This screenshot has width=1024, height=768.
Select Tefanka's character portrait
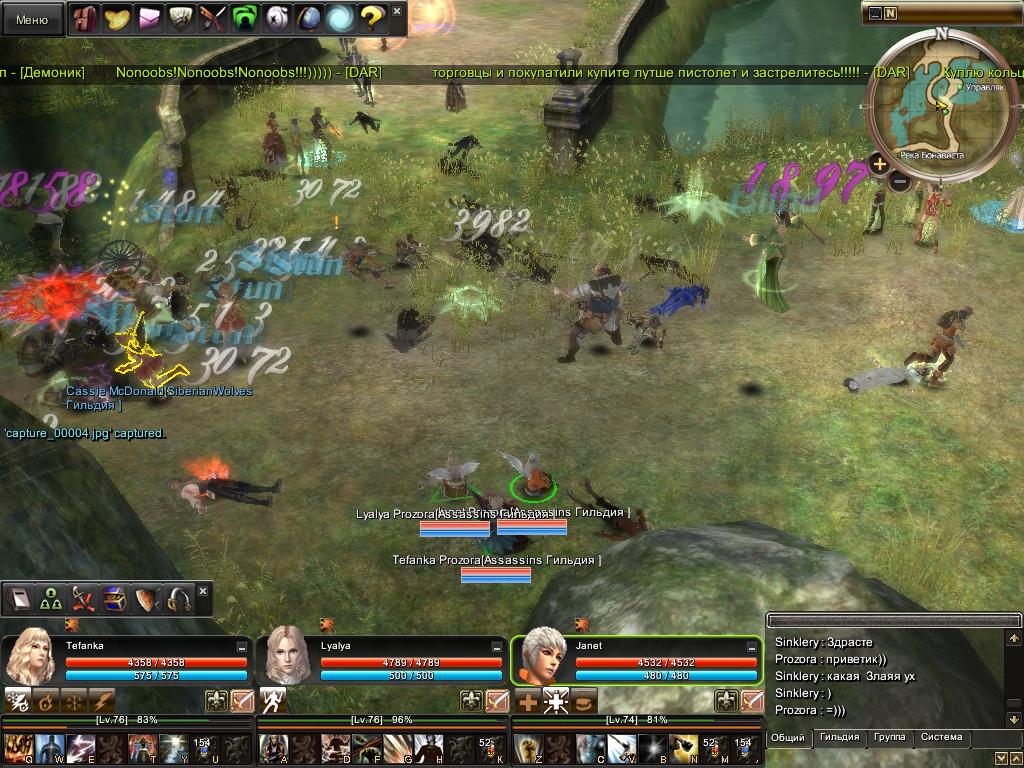30,656
